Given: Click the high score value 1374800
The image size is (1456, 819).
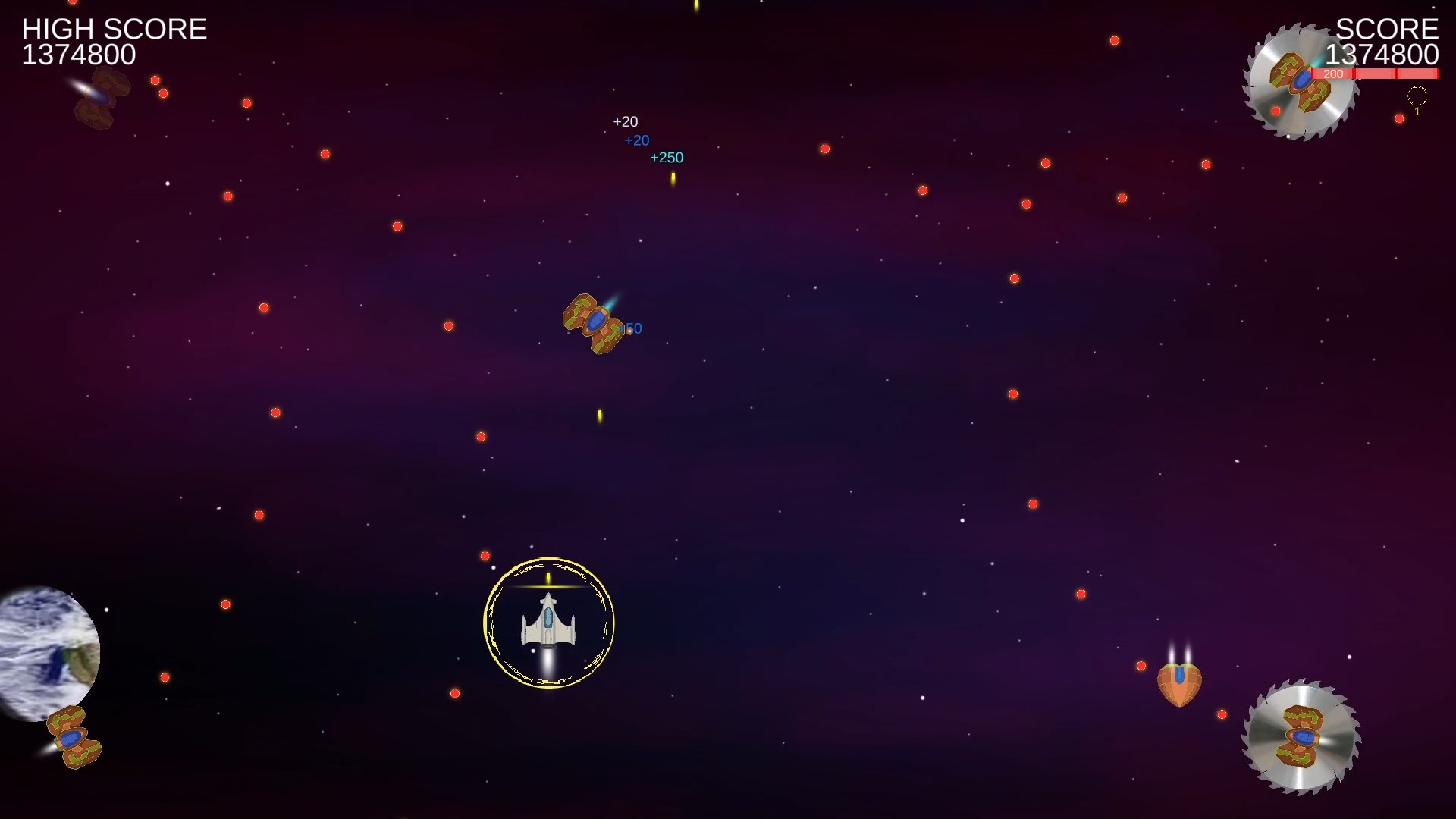Looking at the screenshot, I should coord(79,55).
